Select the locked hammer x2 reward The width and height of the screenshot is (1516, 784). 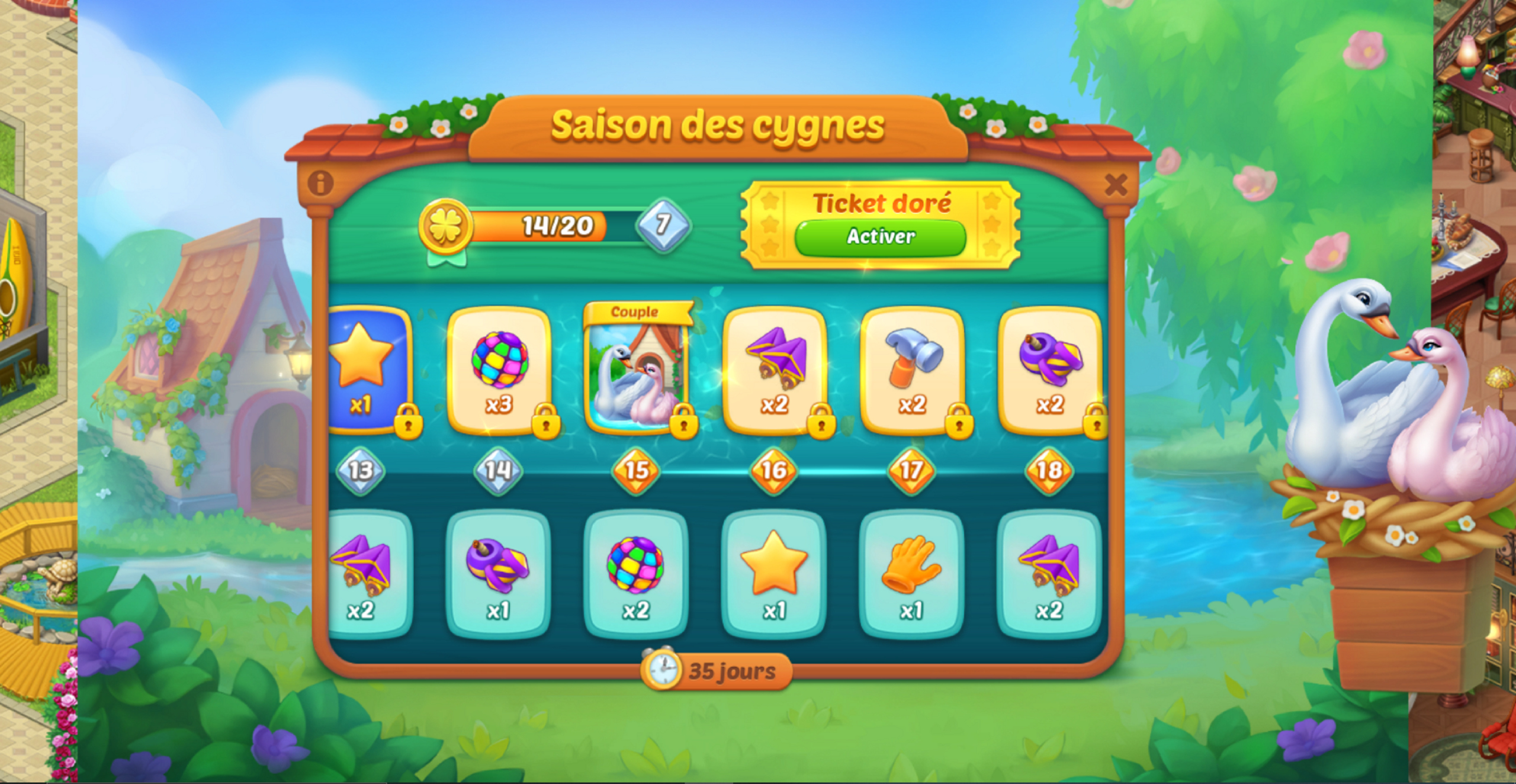(x=912, y=372)
